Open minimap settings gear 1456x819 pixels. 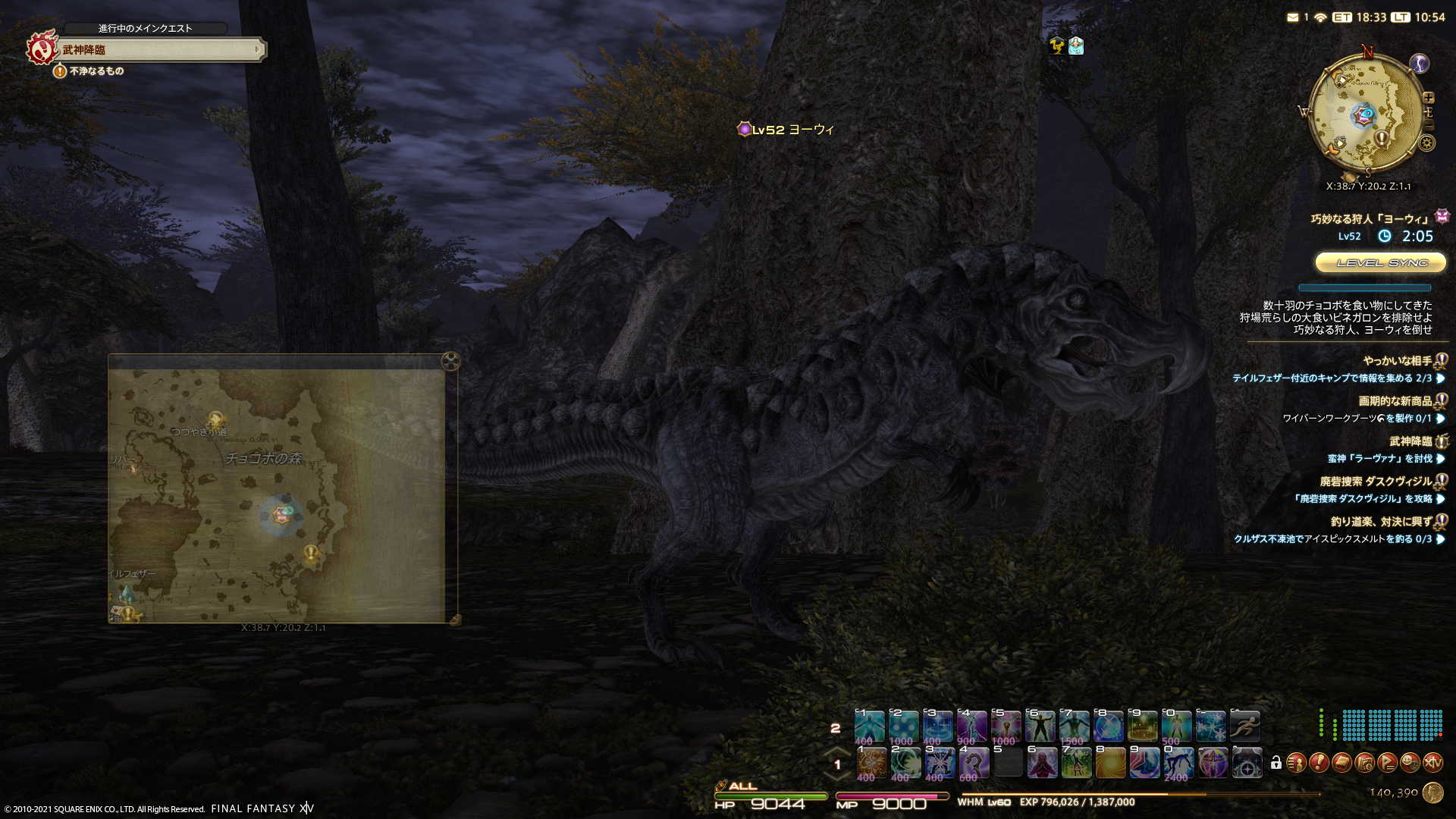pos(1427,143)
